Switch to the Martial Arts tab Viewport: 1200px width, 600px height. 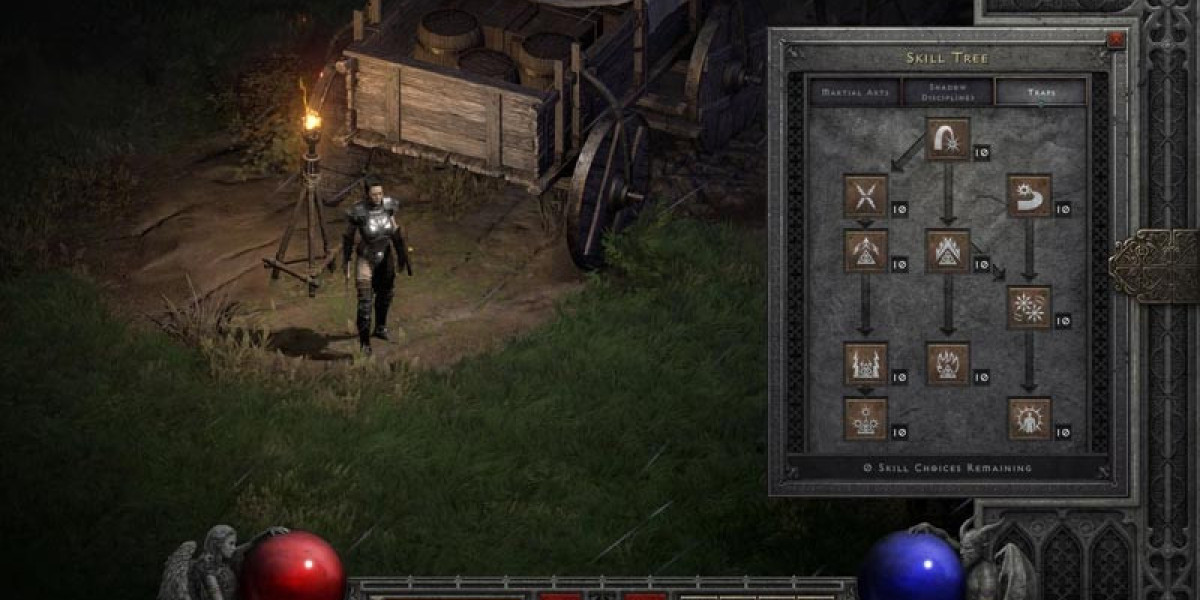coord(855,92)
